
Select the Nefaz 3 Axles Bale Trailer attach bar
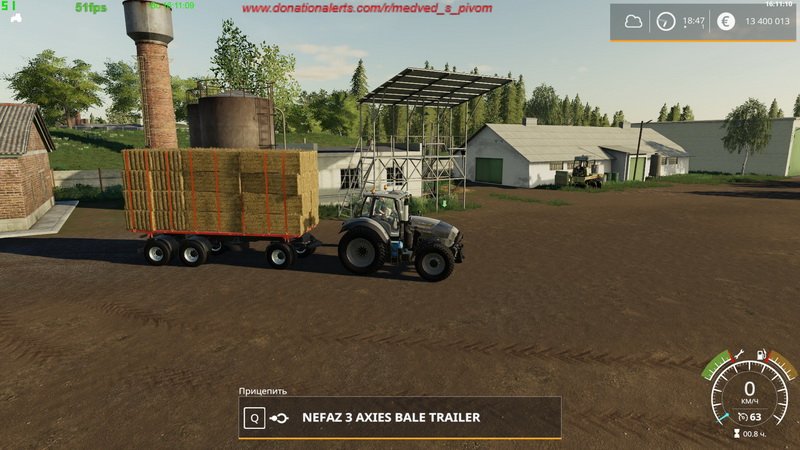[x=399, y=418]
